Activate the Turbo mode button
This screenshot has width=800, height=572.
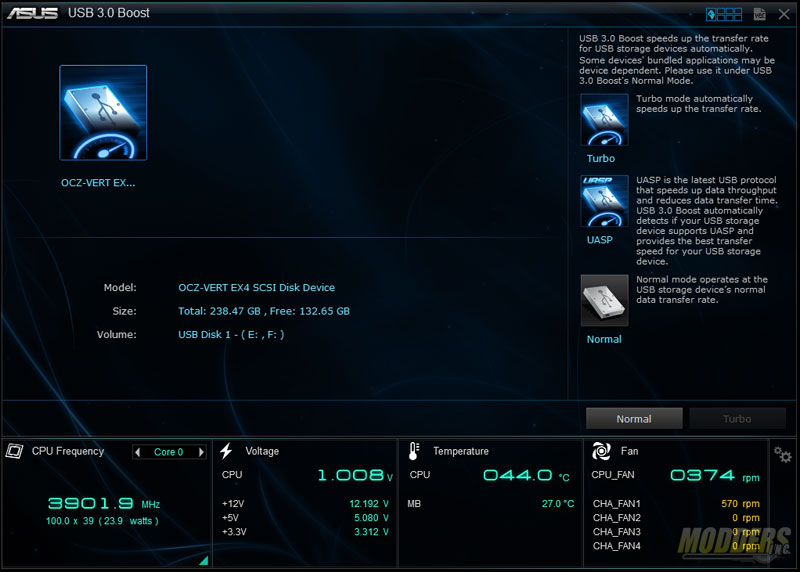point(737,419)
